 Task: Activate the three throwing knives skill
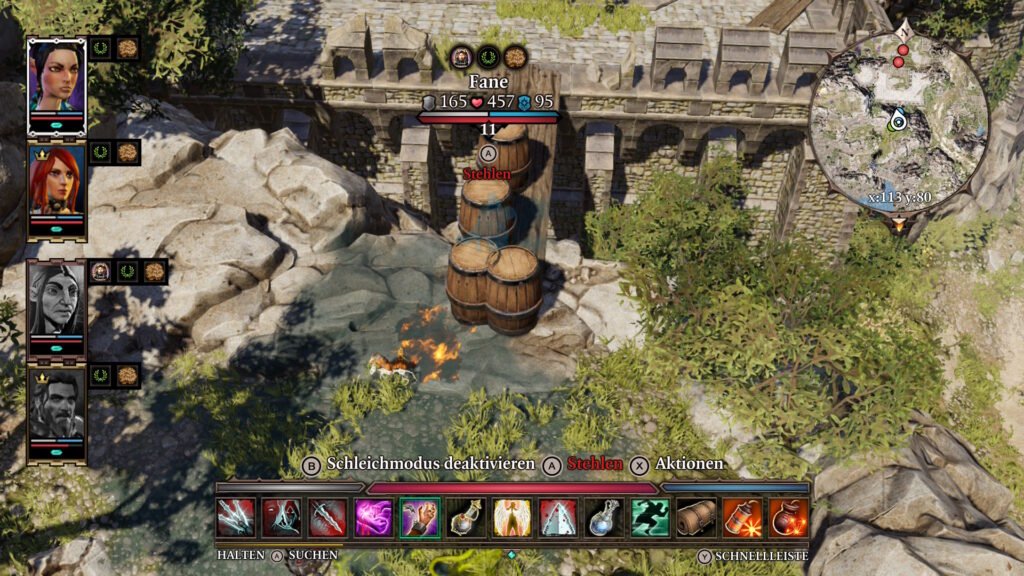click(236, 518)
